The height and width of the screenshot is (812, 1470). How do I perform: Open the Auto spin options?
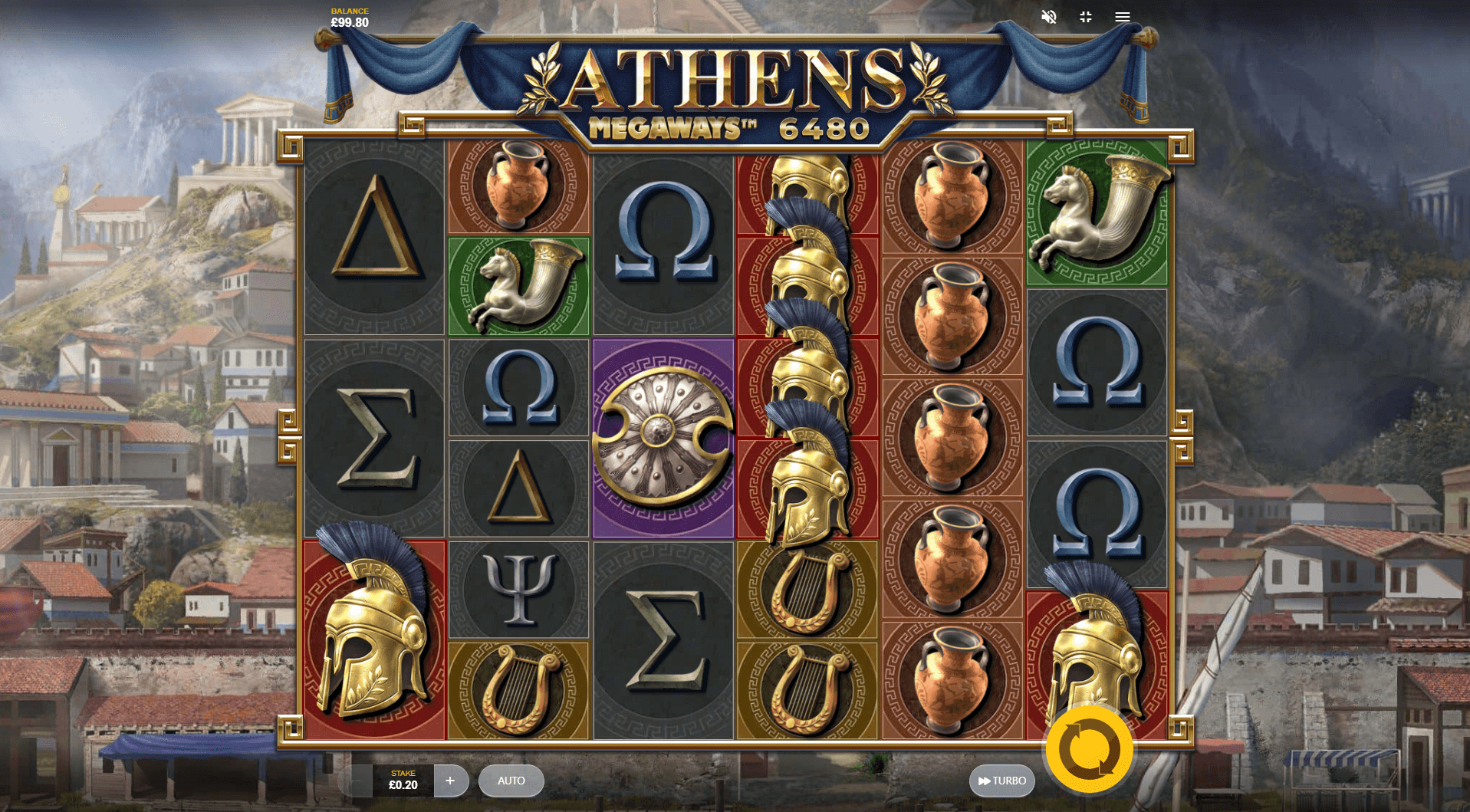tap(511, 781)
